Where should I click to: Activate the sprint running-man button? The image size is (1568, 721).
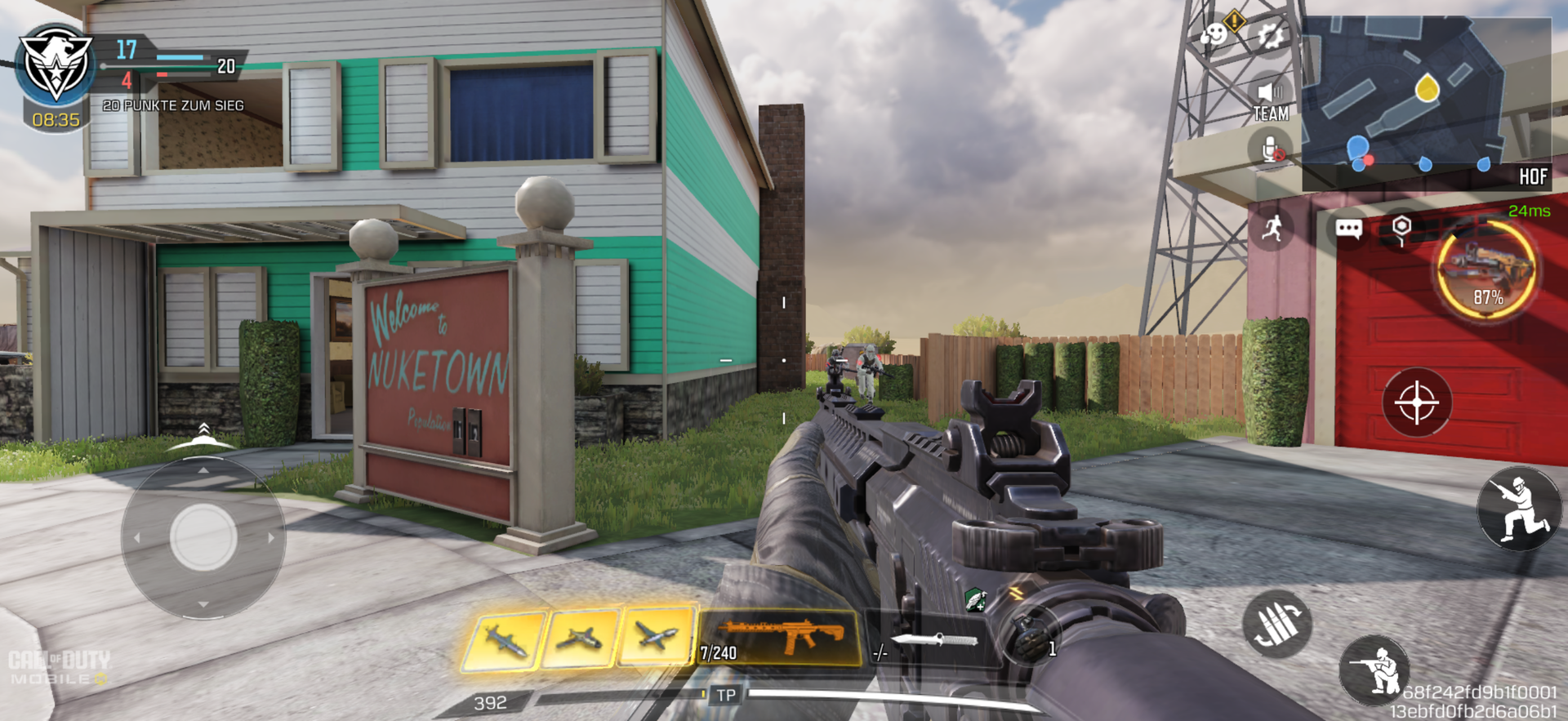[x=1272, y=228]
